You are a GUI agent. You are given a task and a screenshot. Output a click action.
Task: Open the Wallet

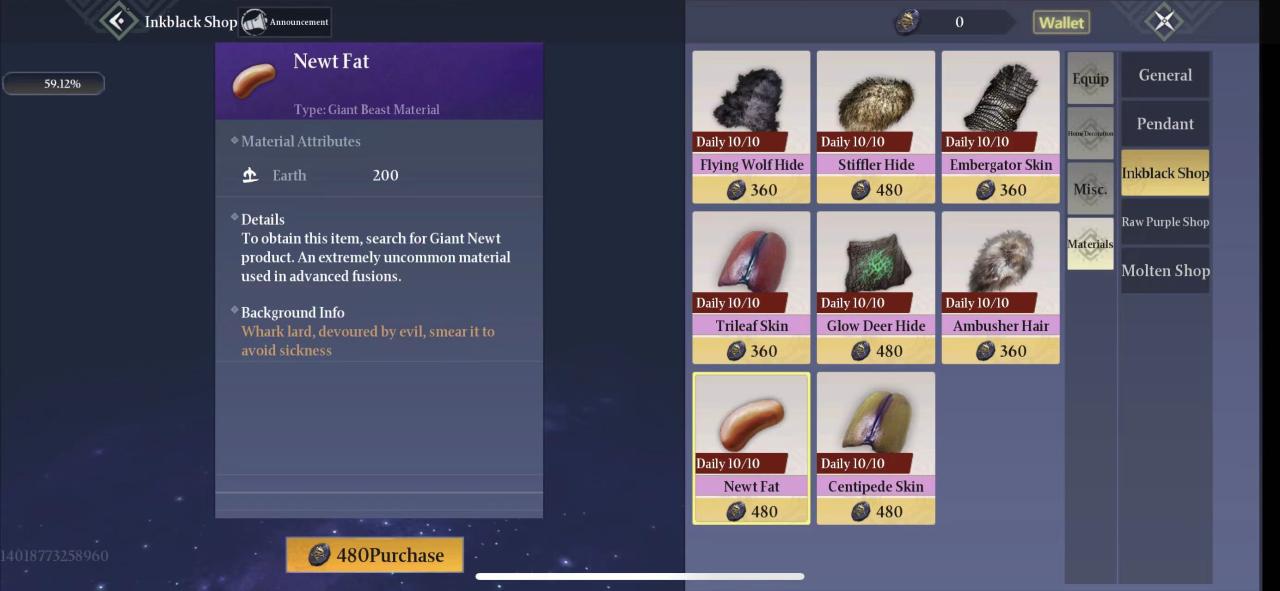(x=1061, y=22)
